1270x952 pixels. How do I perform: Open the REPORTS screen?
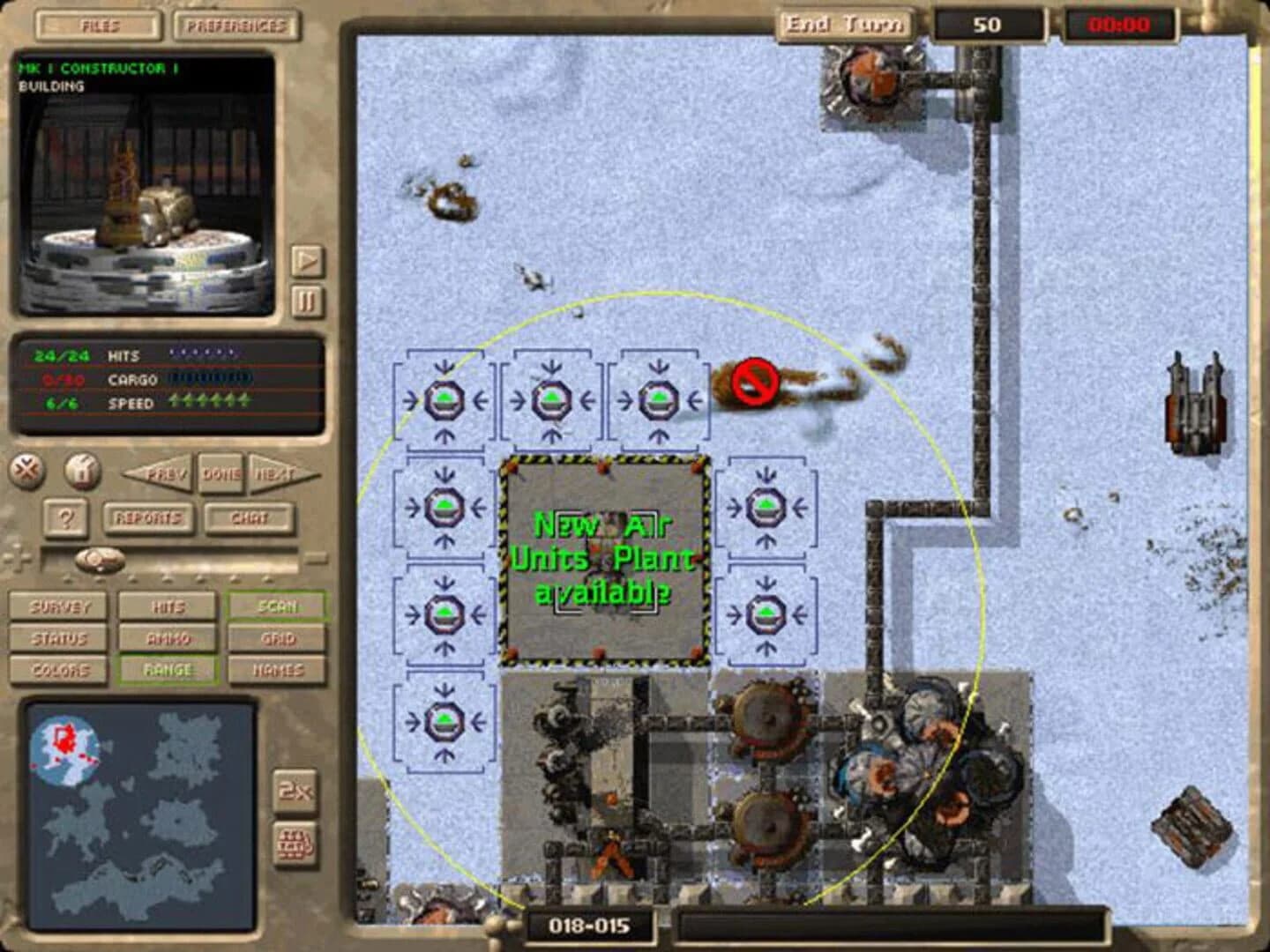coord(147,518)
